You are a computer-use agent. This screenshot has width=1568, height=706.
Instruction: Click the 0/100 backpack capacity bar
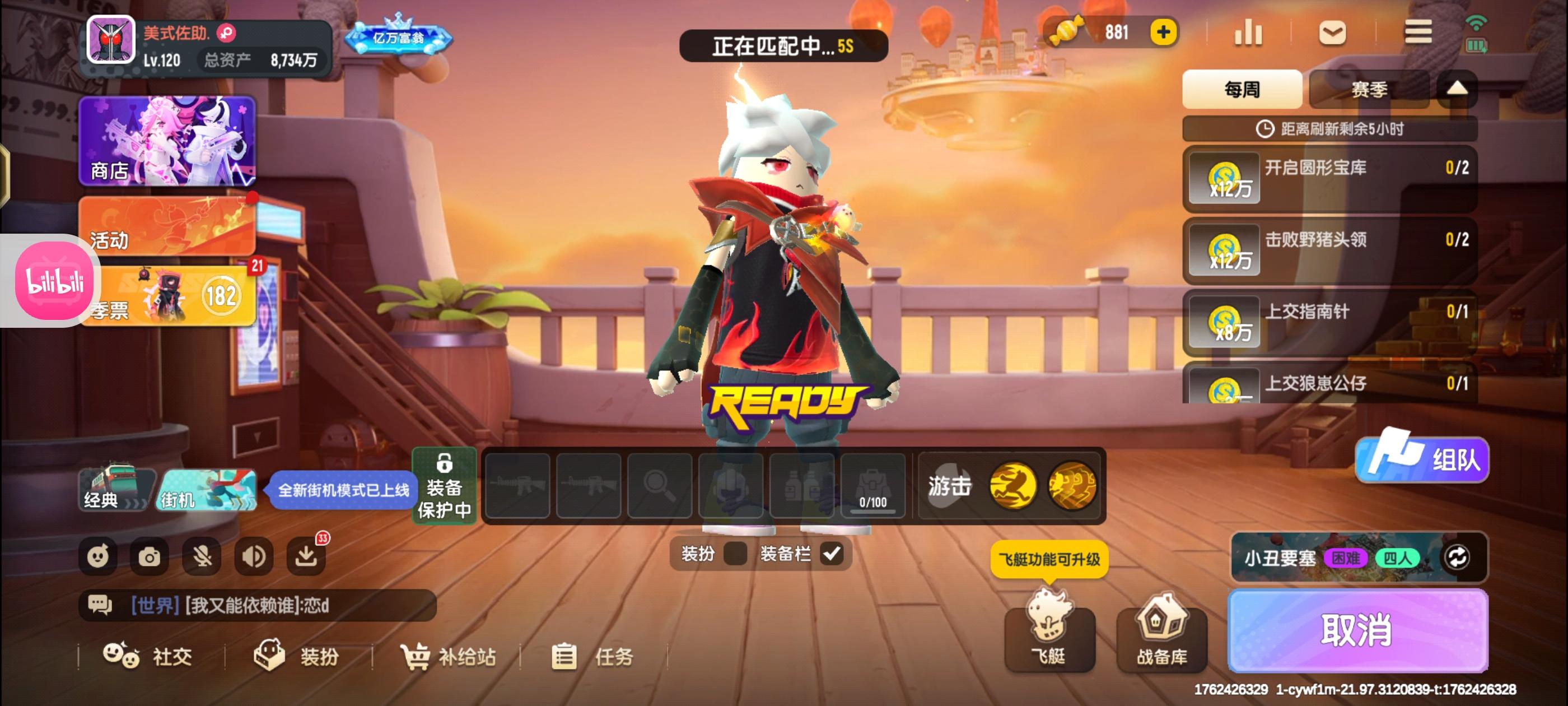[872, 487]
